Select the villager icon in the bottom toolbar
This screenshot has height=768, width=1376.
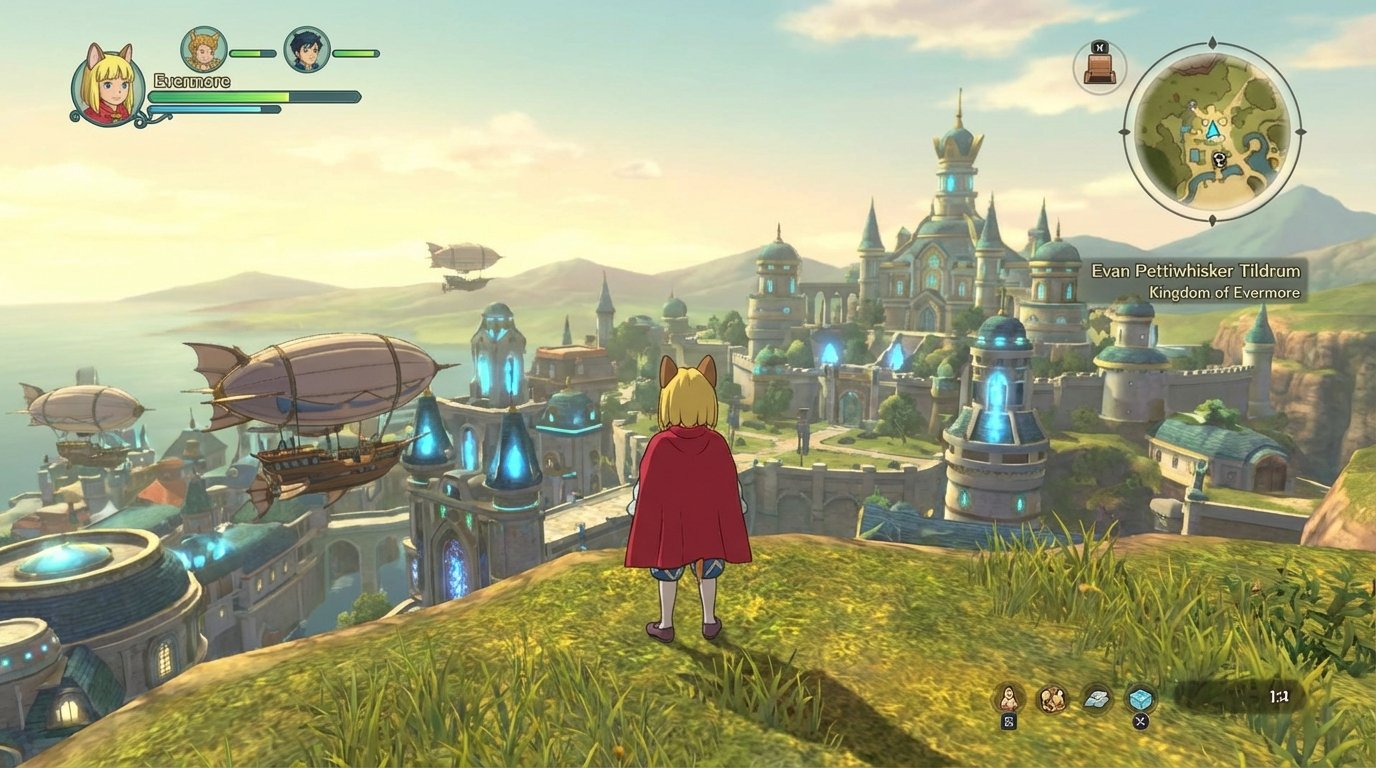(1009, 698)
